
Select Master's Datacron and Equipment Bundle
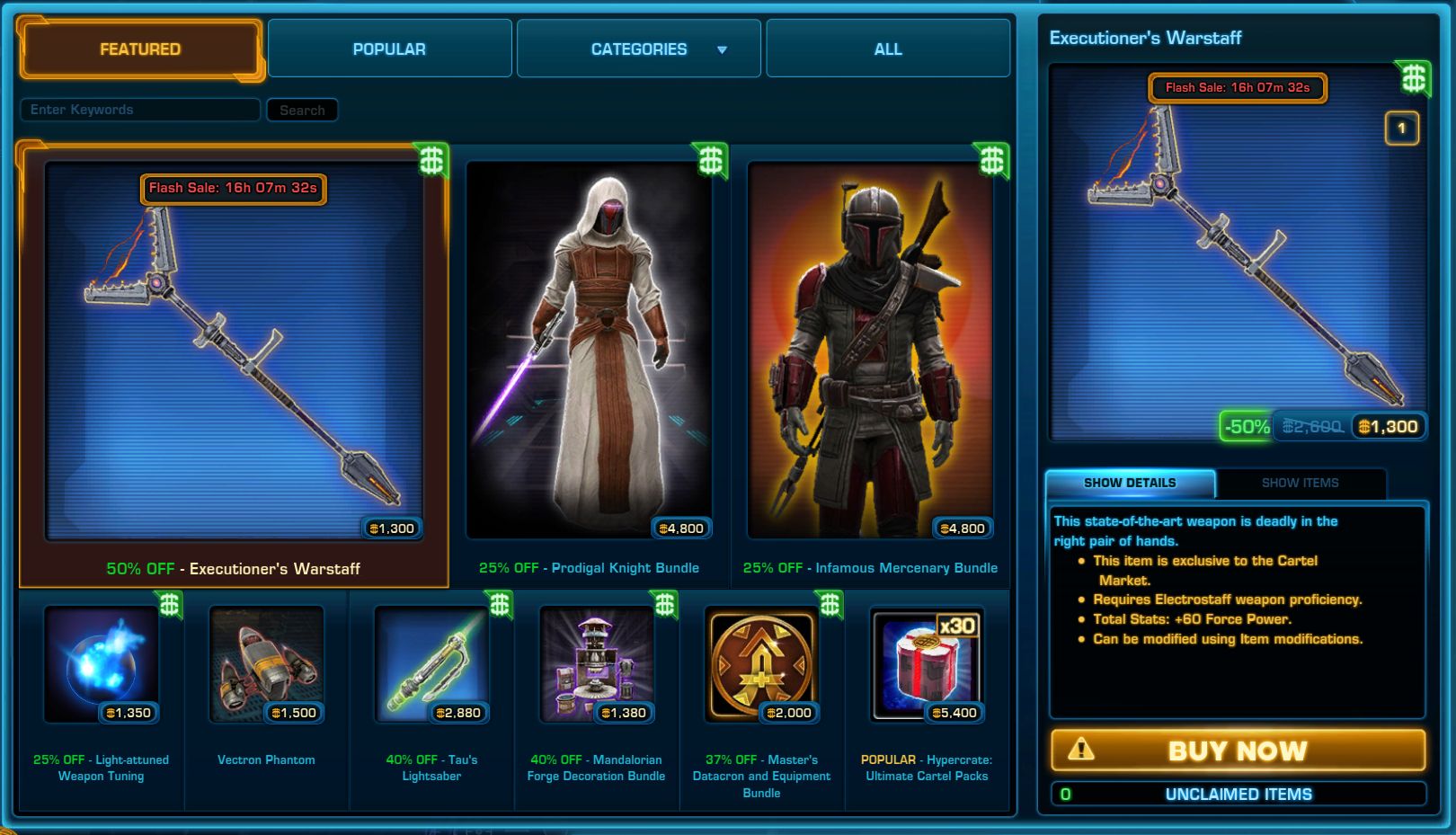click(761, 665)
